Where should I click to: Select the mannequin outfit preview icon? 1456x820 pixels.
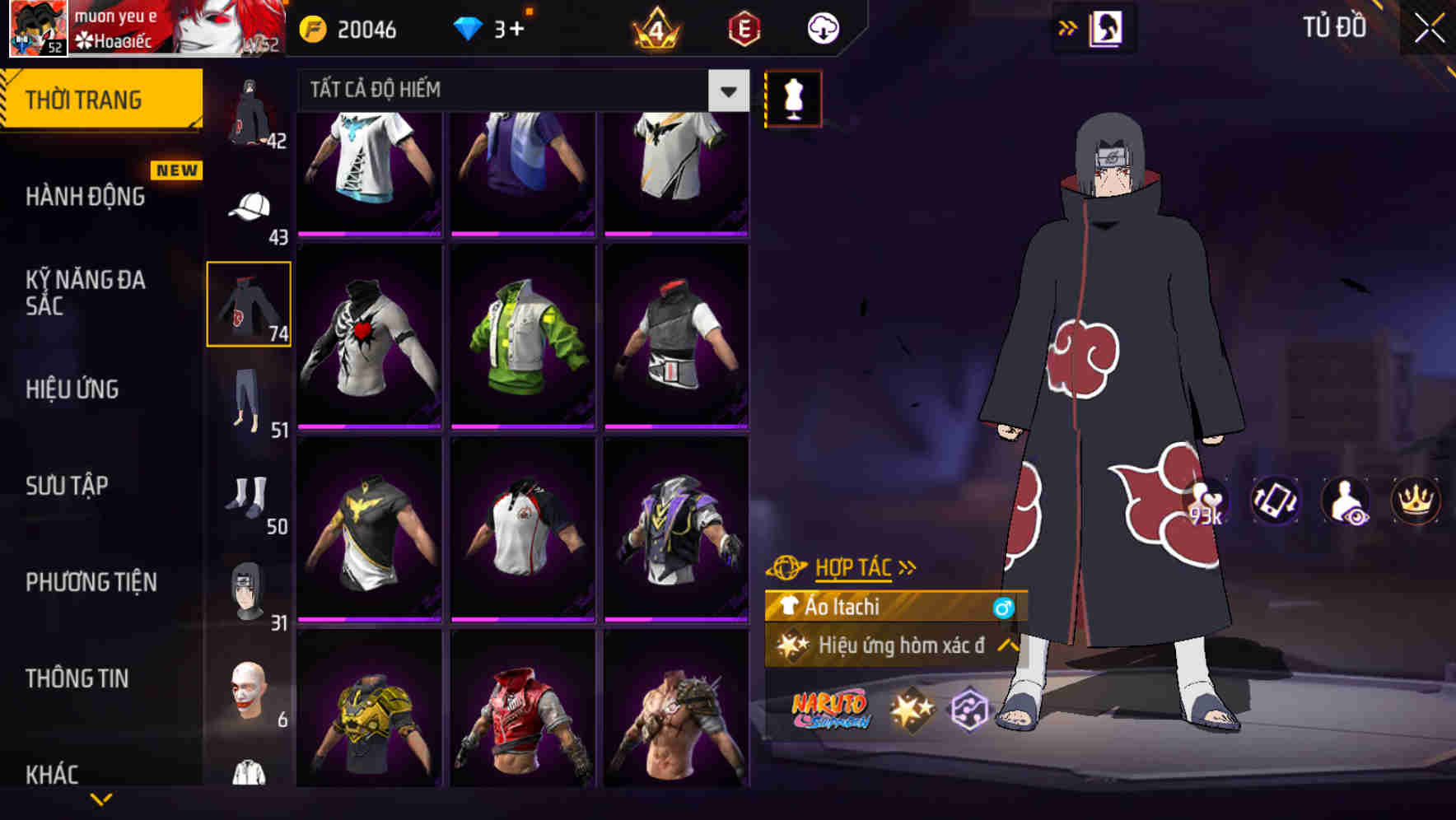(x=793, y=98)
